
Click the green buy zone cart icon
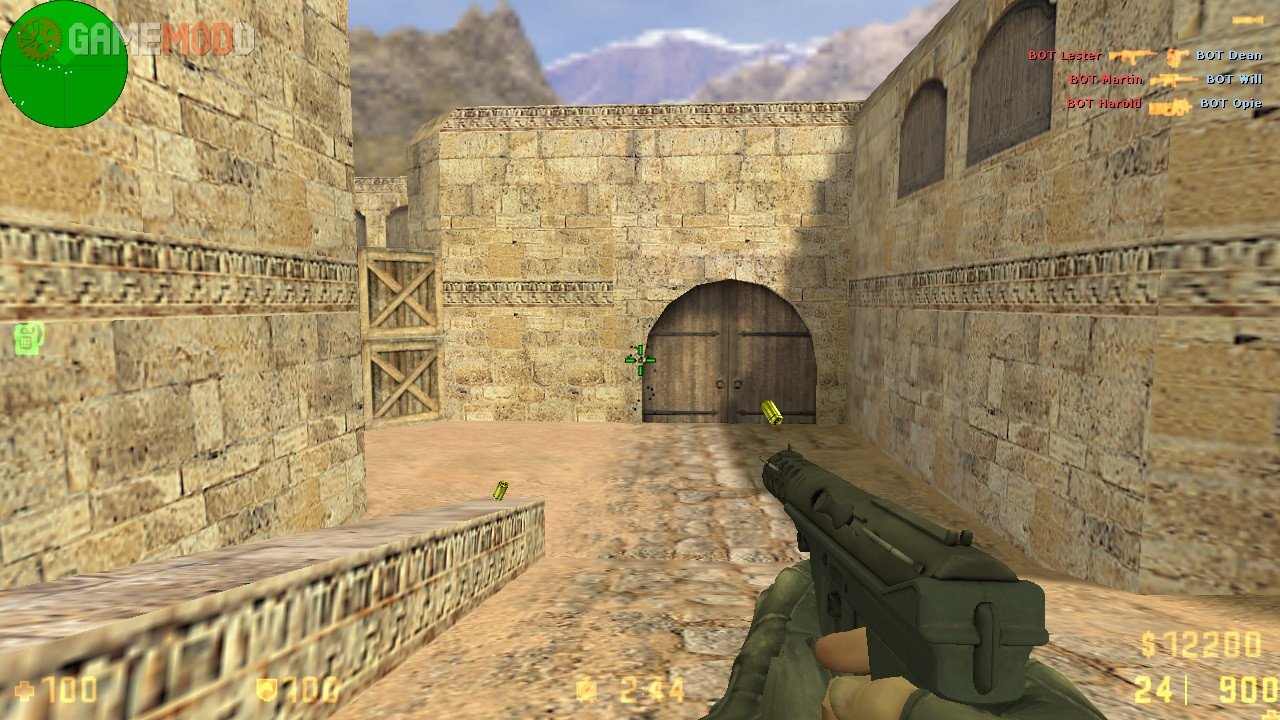pos(27,338)
